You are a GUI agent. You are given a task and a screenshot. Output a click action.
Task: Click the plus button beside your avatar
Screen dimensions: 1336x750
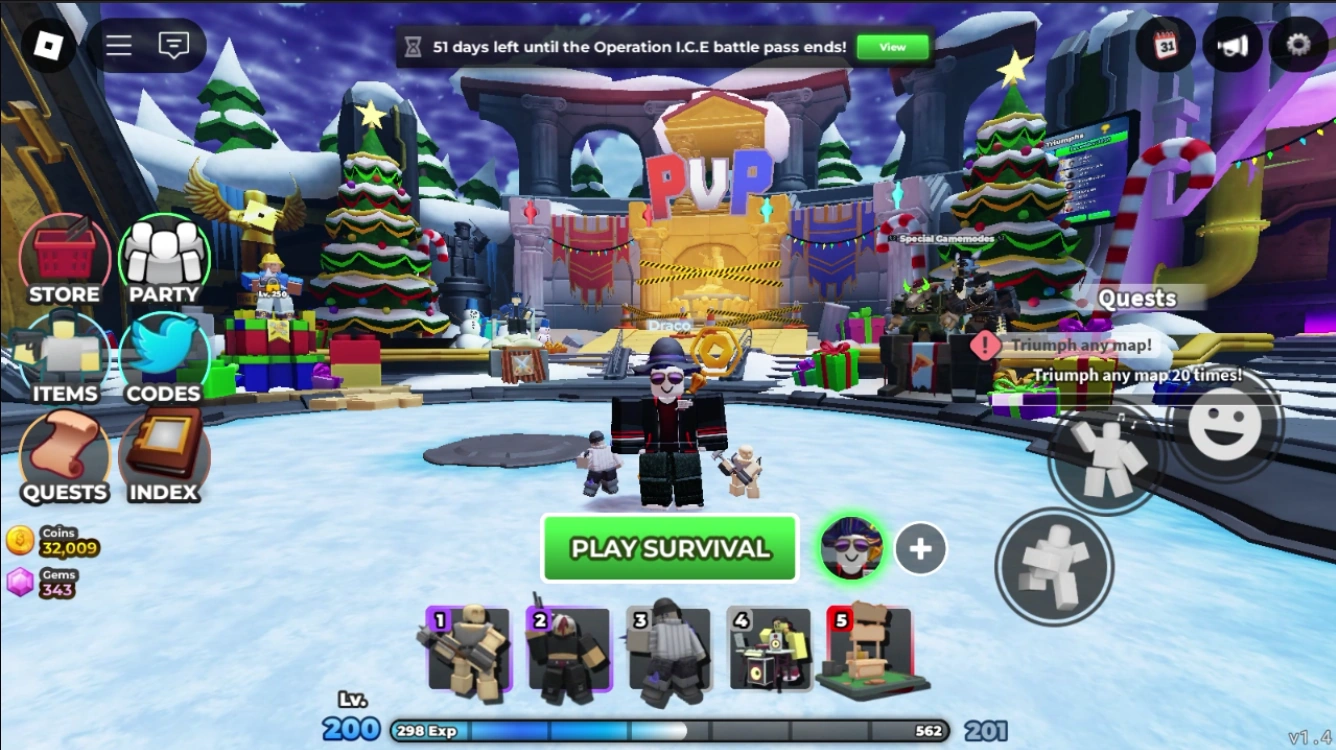tap(921, 547)
